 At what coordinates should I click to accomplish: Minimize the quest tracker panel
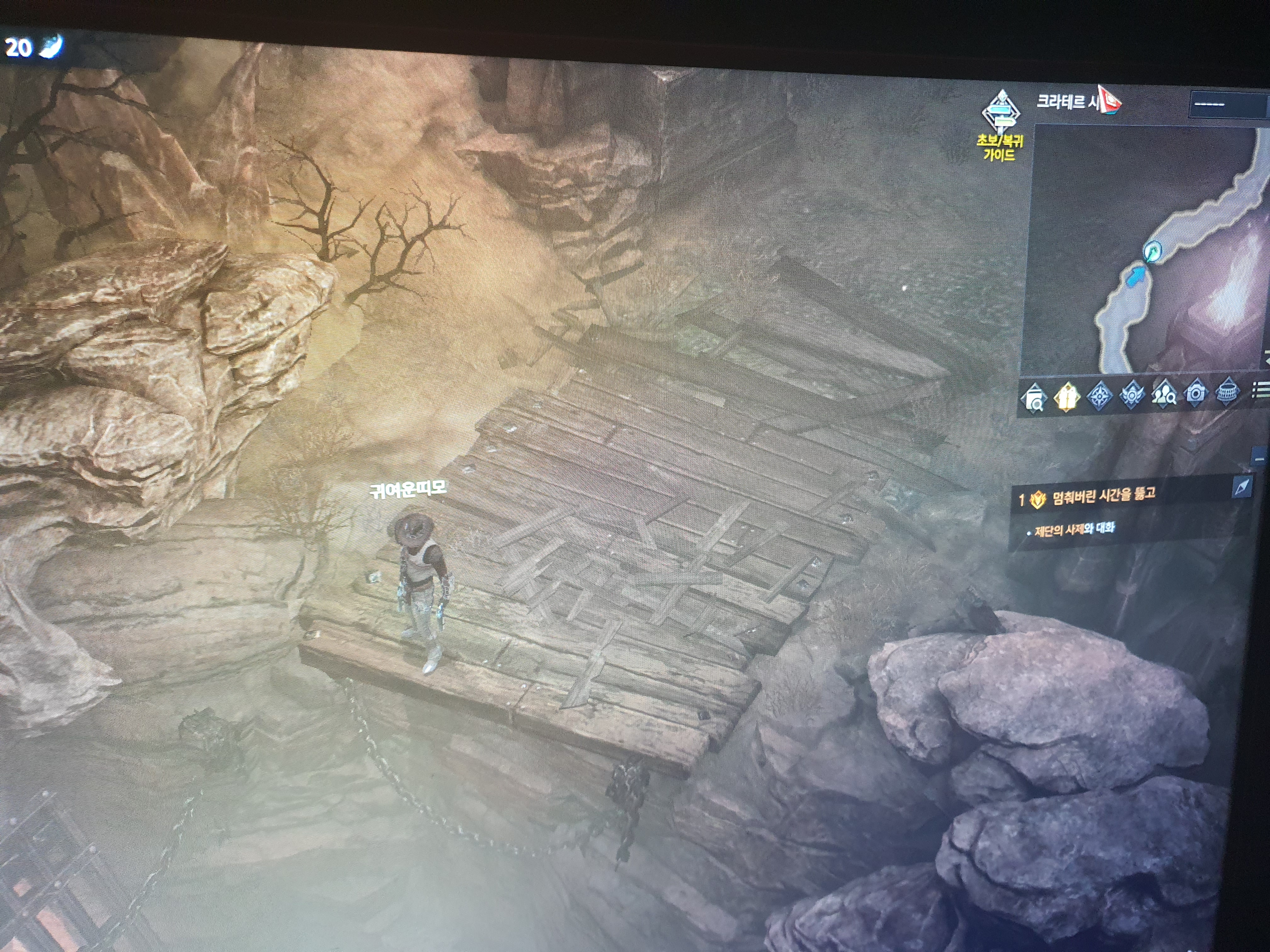point(1259,458)
